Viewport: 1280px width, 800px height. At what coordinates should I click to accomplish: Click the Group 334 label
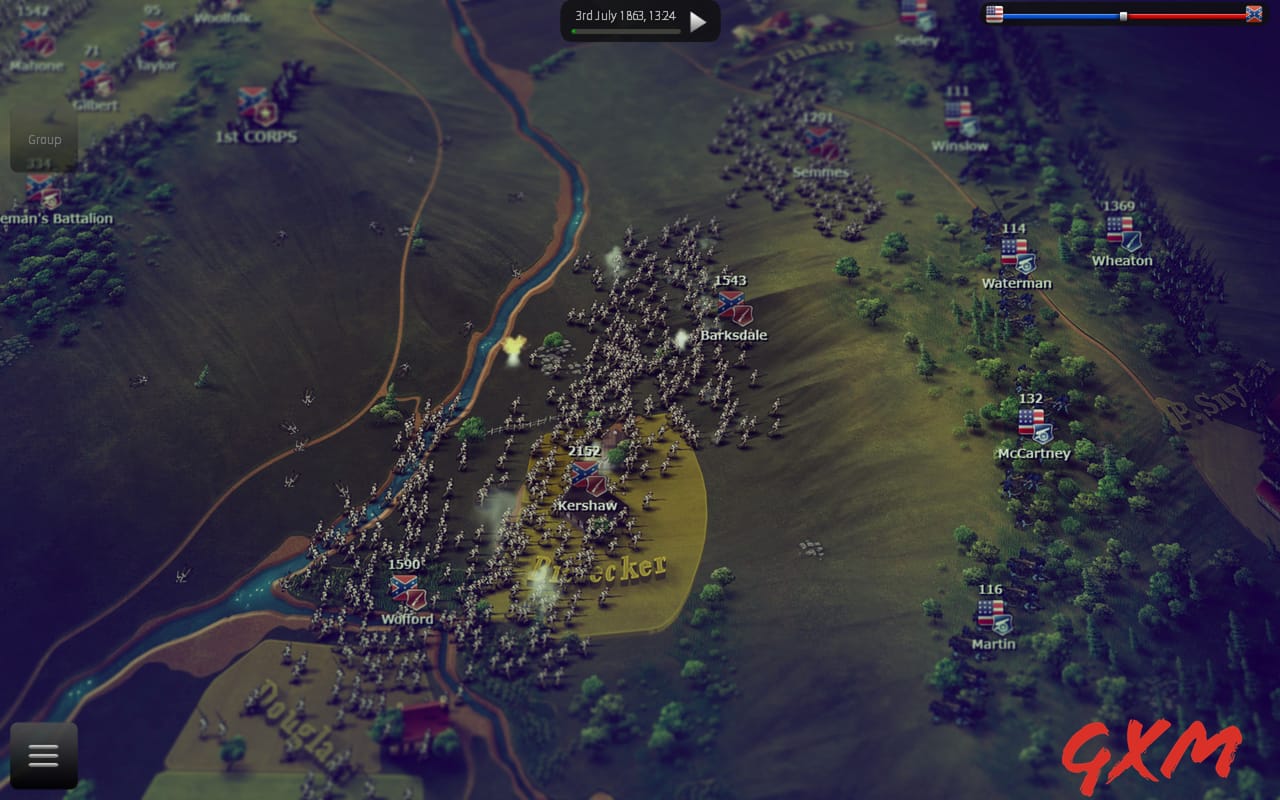click(43, 147)
